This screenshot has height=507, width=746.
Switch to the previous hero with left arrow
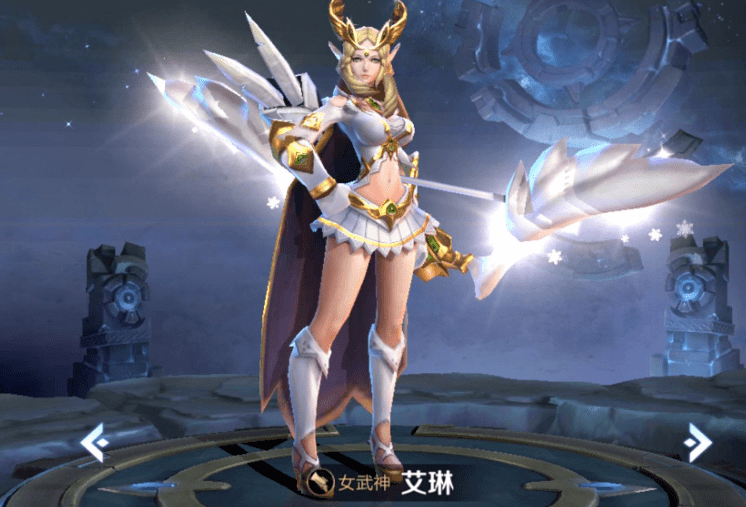tap(93, 443)
